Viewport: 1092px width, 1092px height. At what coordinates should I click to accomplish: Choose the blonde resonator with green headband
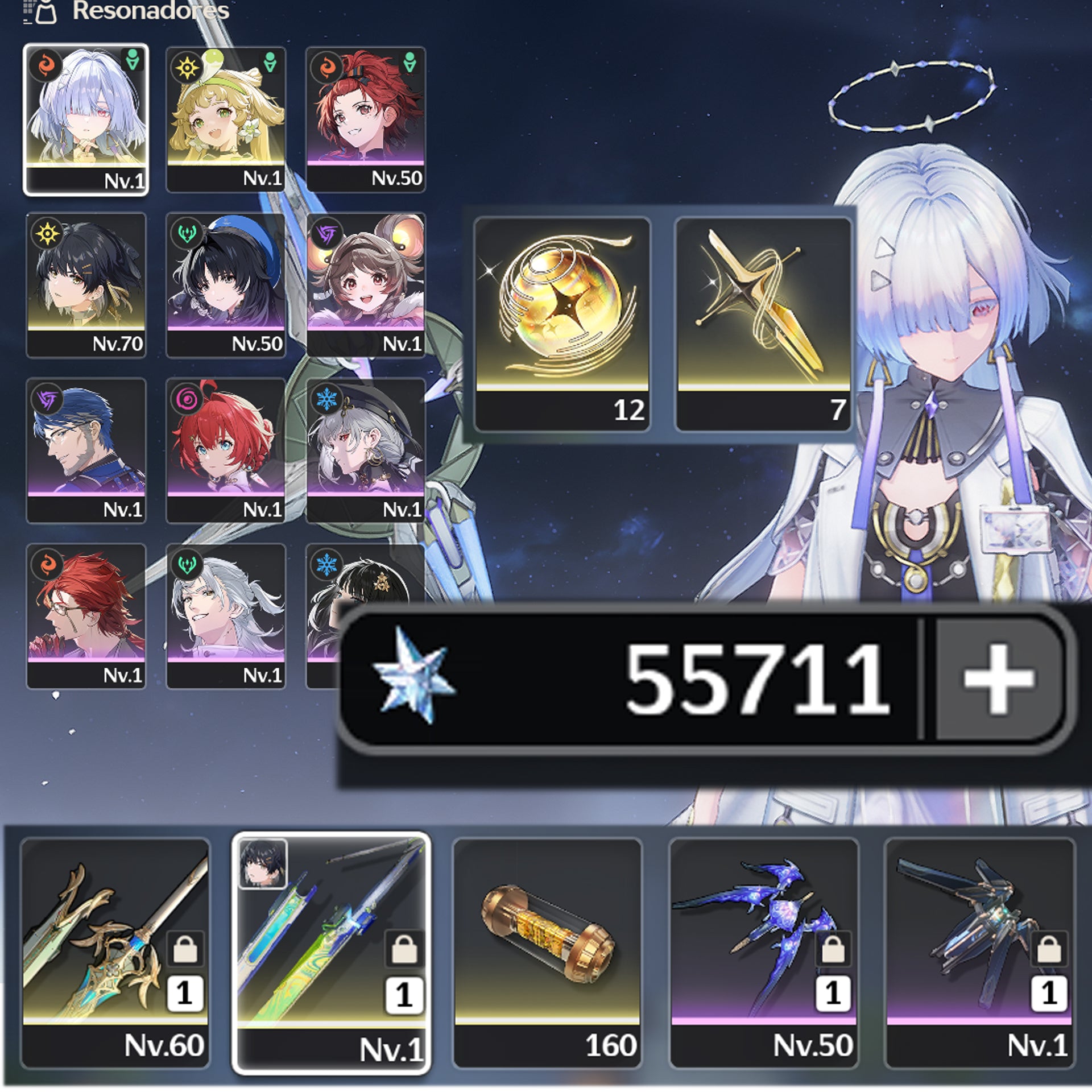click(226, 119)
